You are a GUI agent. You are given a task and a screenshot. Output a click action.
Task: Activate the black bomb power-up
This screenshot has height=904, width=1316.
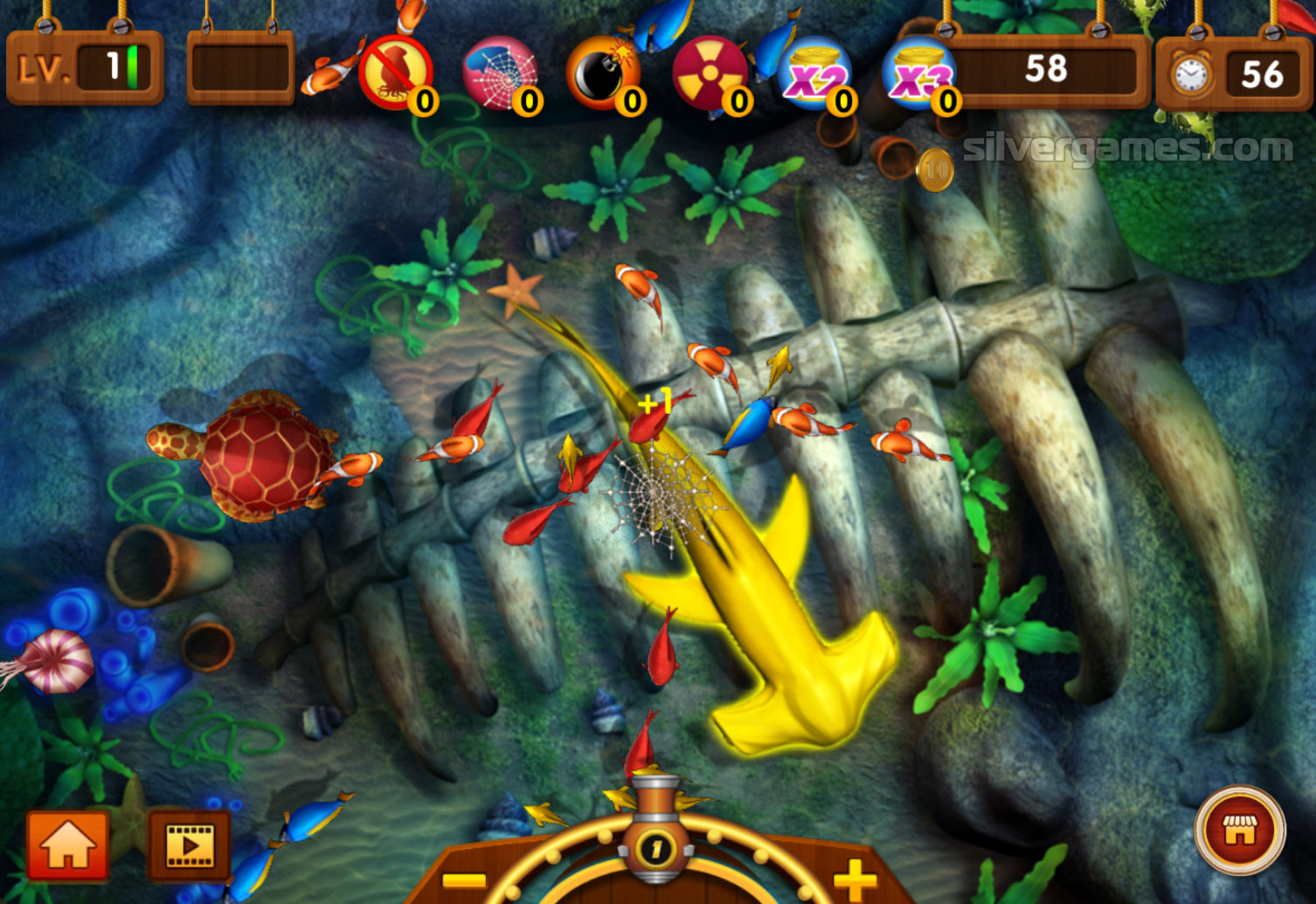coord(603,73)
